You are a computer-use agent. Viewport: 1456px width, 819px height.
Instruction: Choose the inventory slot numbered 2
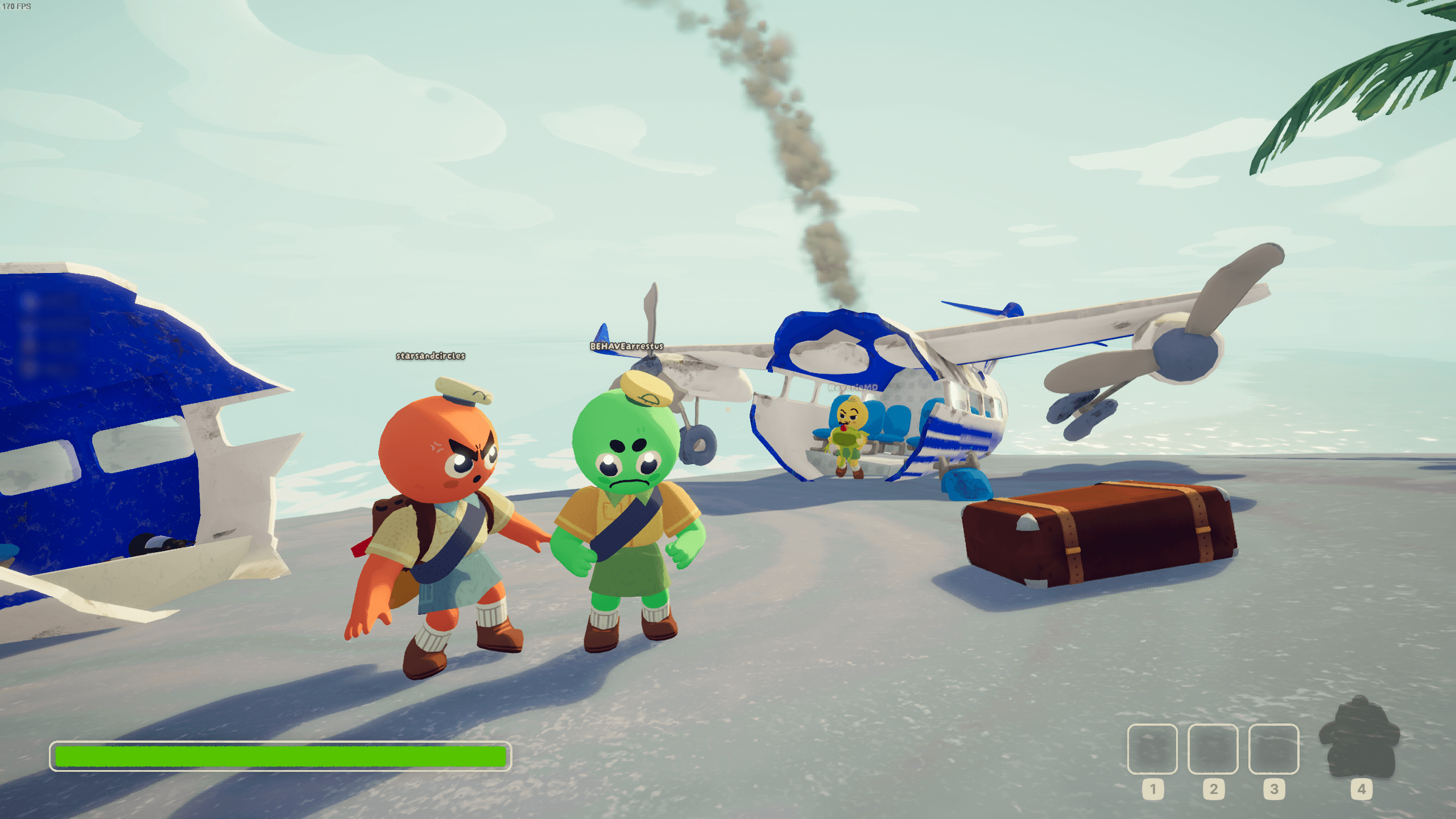tap(1213, 748)
